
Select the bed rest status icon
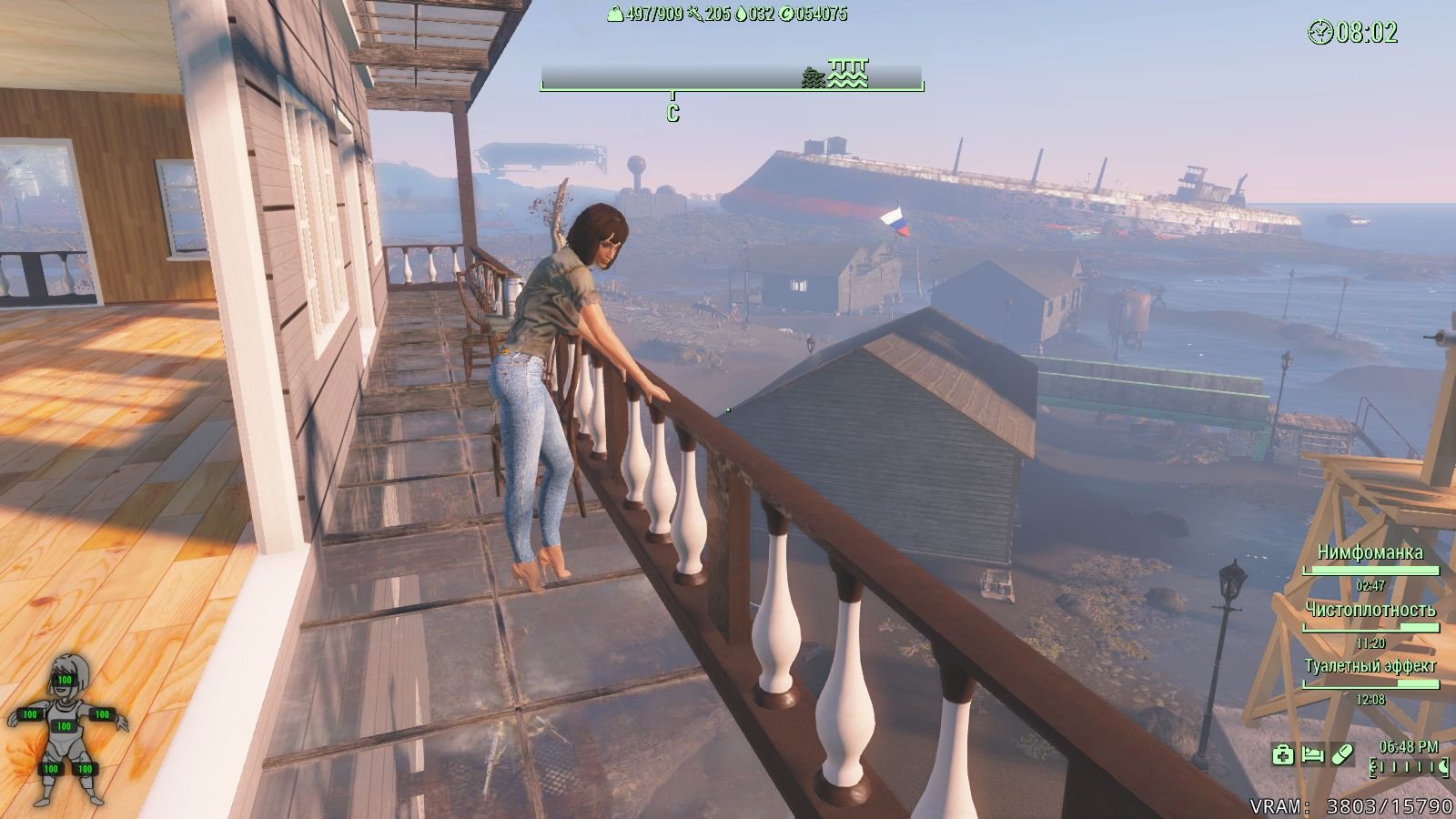[x=1312, y=754]
